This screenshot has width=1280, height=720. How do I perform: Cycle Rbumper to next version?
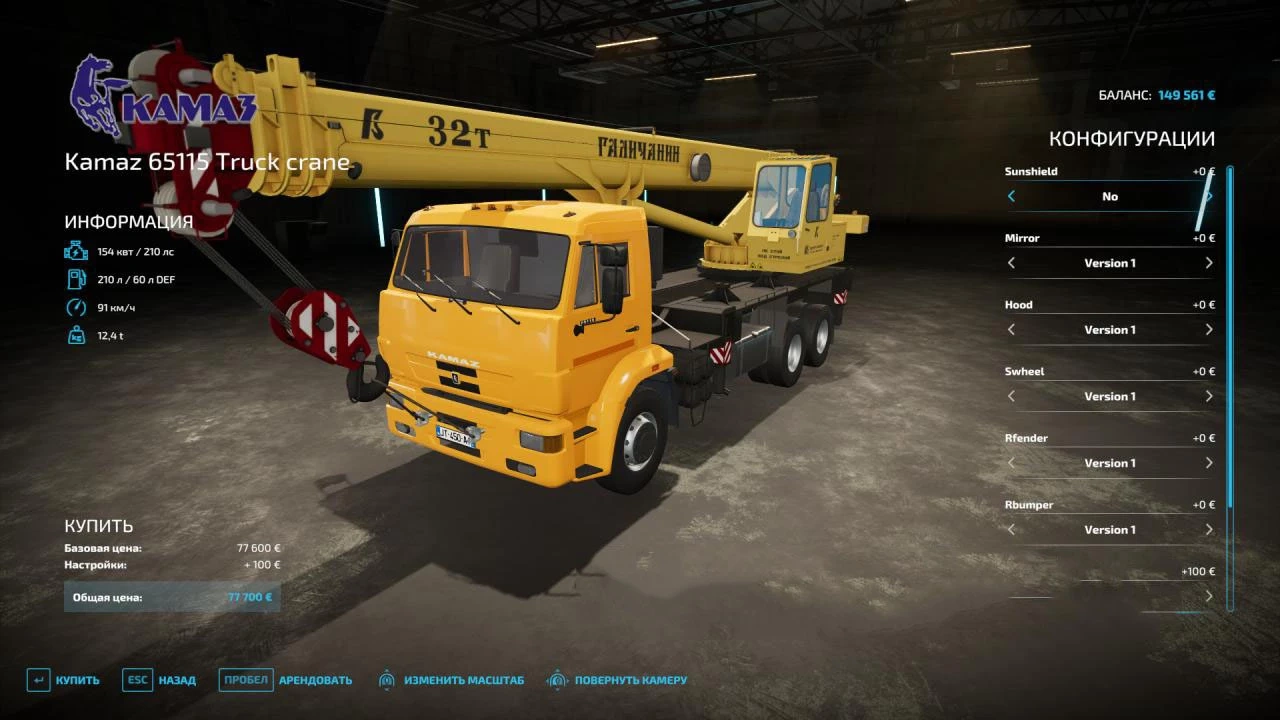1208,530
